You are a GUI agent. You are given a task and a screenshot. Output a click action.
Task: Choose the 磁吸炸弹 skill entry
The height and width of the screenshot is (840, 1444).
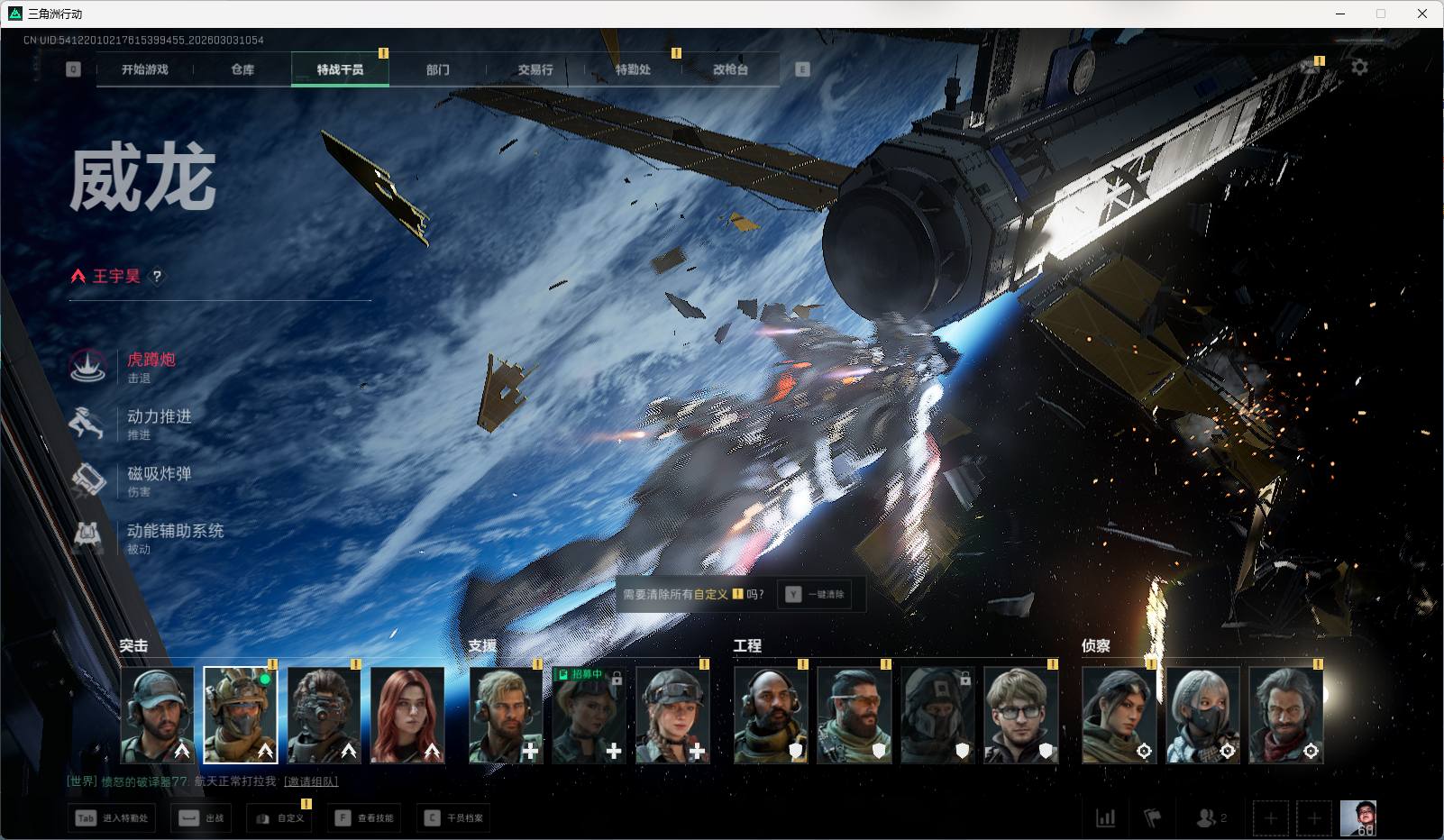click(159, 474)
